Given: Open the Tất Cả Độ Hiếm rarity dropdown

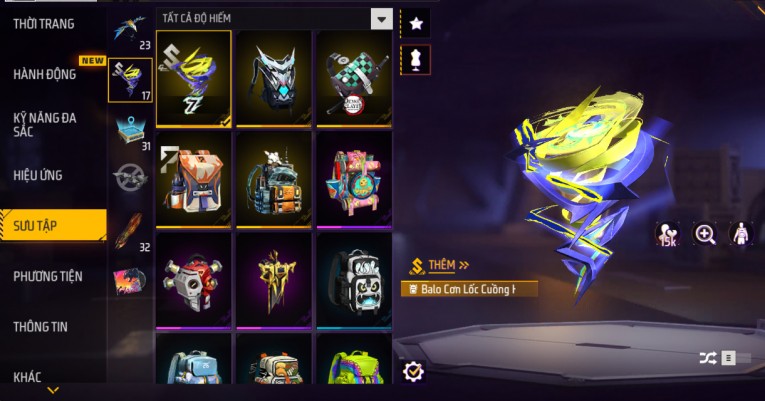Looking at the screenshot, I should (x=274, y=18).
